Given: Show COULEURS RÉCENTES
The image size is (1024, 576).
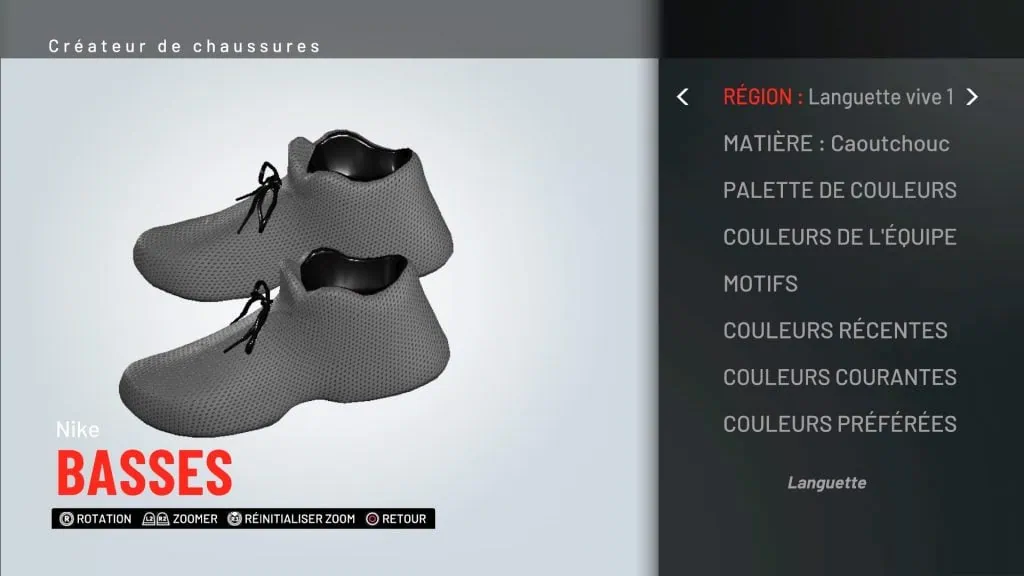Looking at the screenshot, I should [x=835, y=330].
